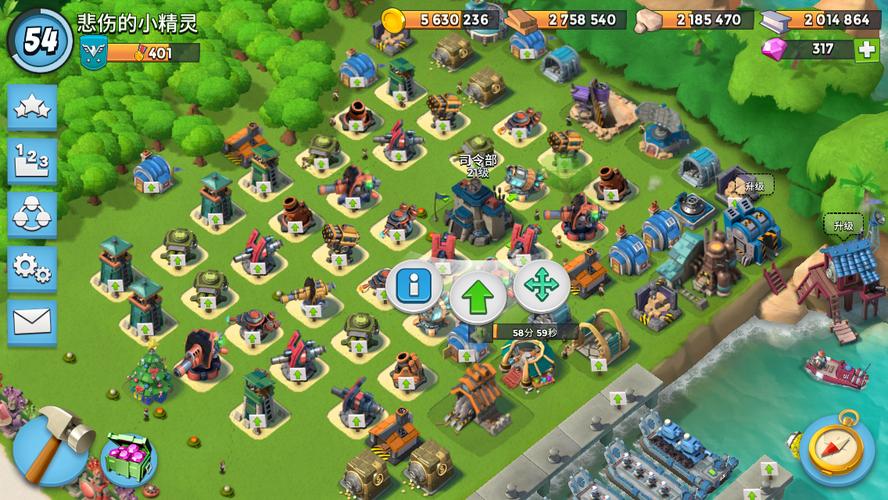Screen dimensions: 888x500
Task: Open the diamond treasure chest shop
Action: coord(128,459)
